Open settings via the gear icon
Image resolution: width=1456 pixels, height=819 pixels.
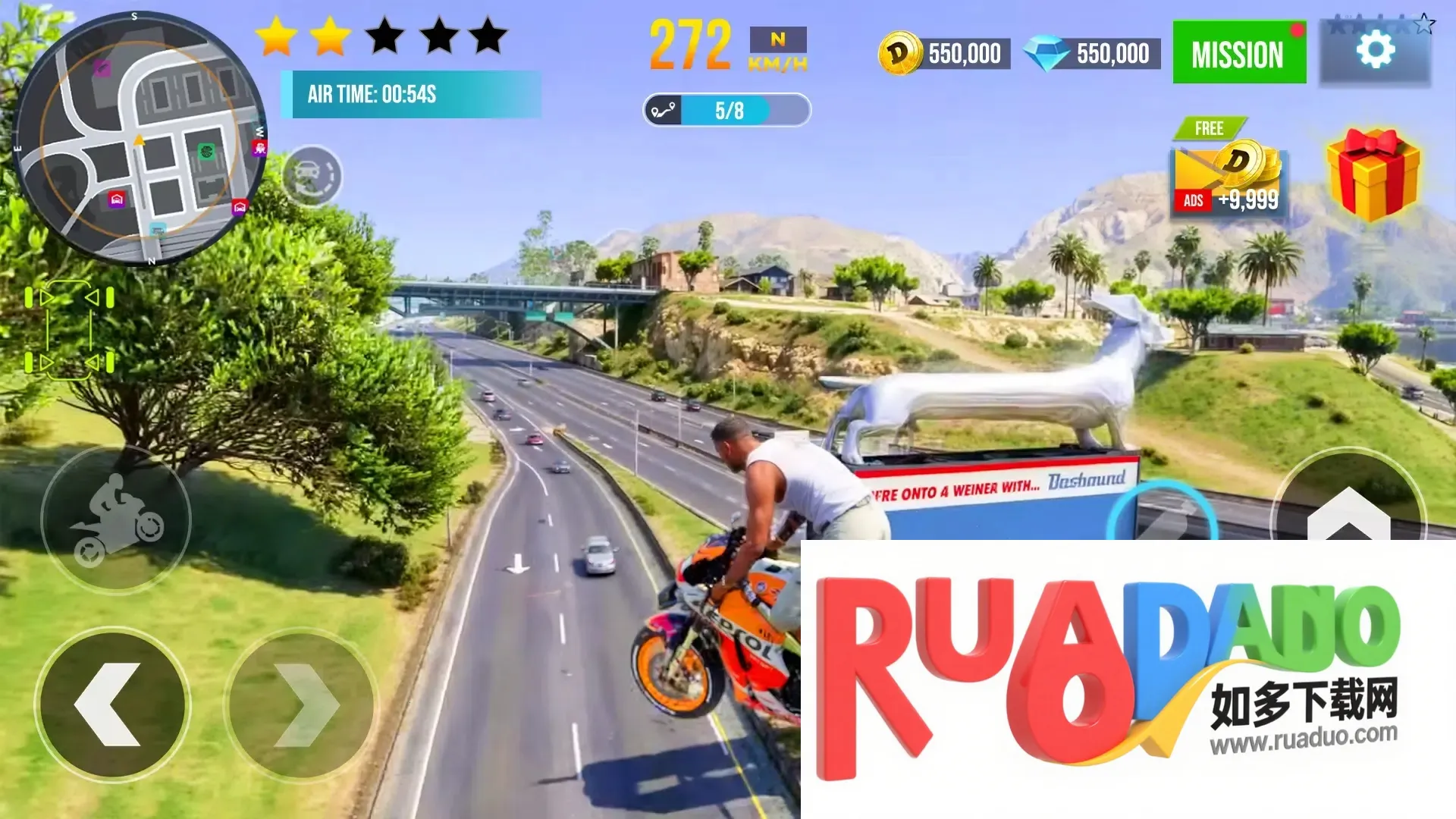pos(1375,52)
